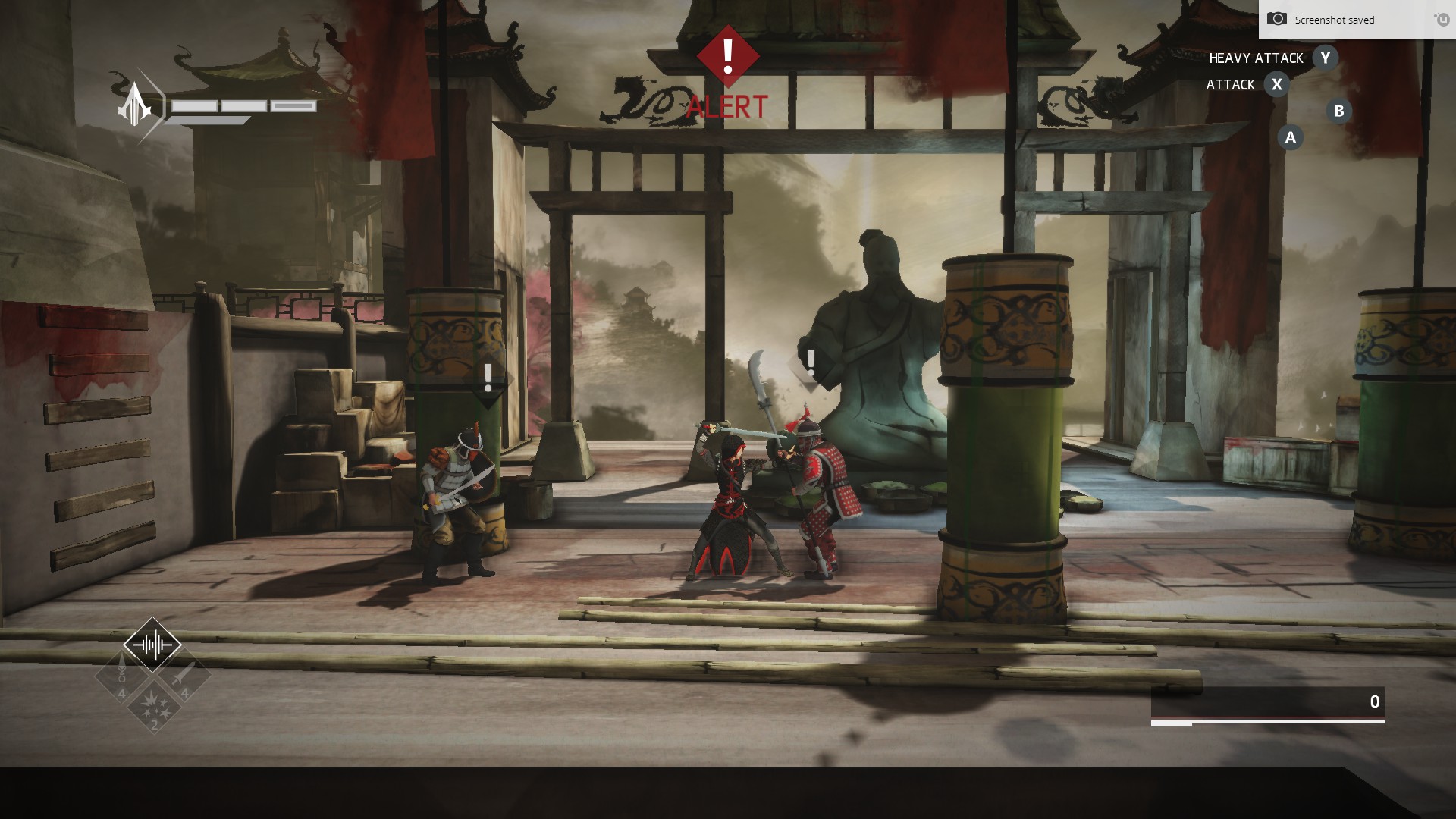
Task: Select the rope dart ability icon
Action: click(121, 677)
